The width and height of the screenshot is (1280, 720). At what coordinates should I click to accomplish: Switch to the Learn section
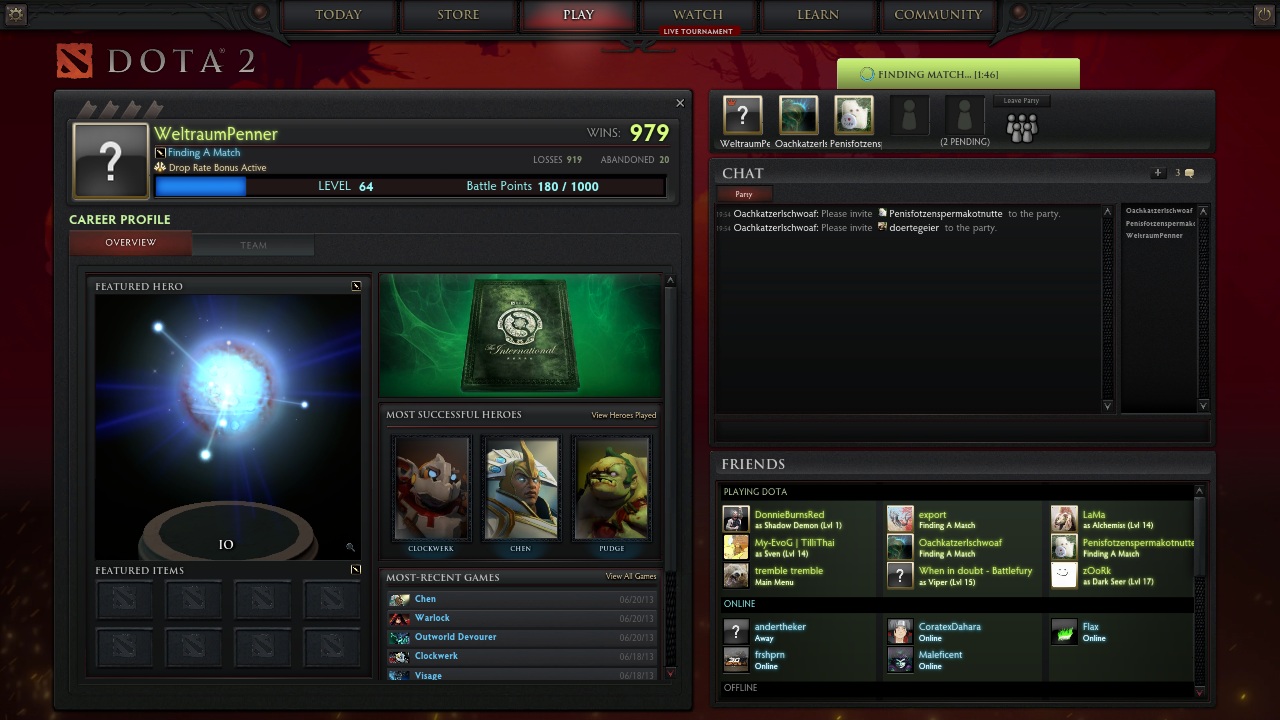click(x=818, y=15)
